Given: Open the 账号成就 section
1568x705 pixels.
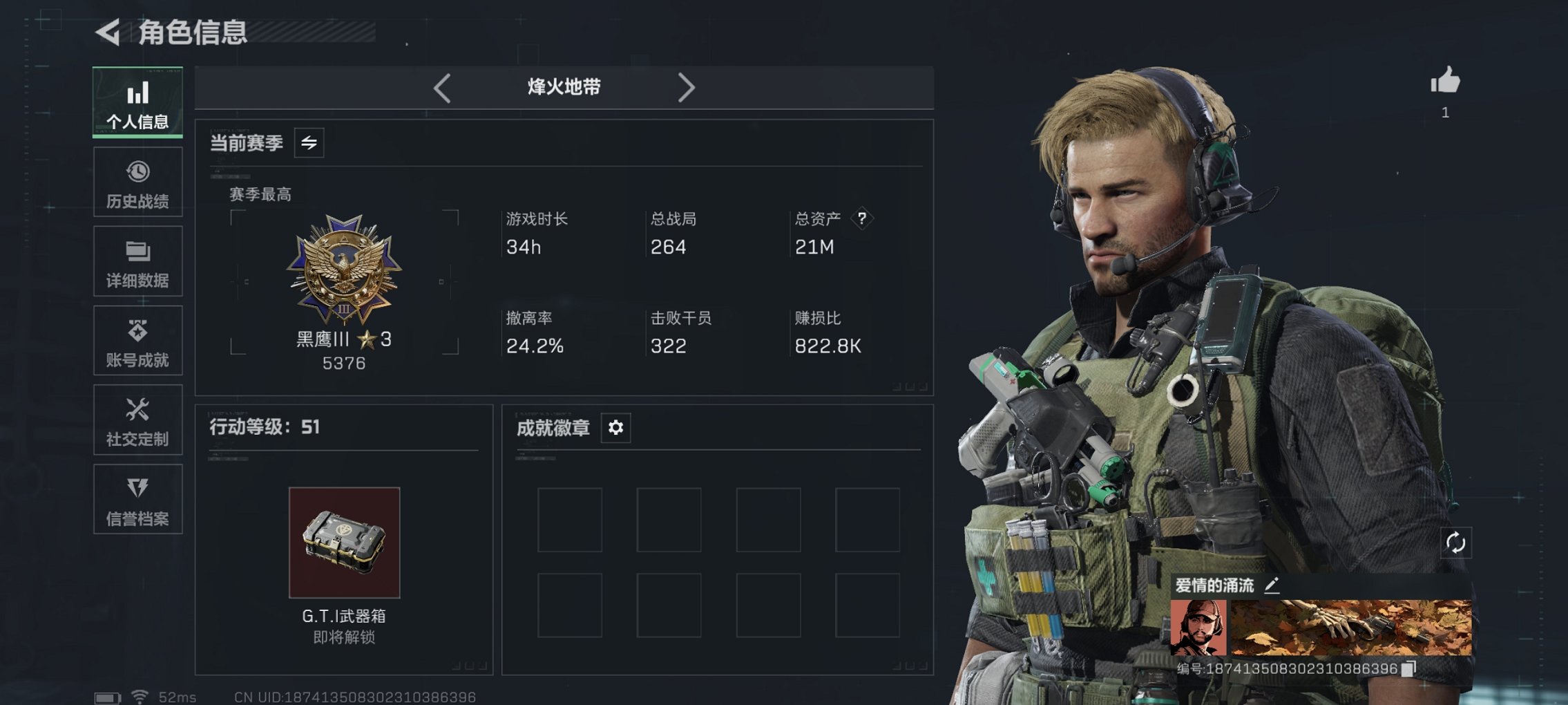Looking at the screenshot, I should coord(137,341).
